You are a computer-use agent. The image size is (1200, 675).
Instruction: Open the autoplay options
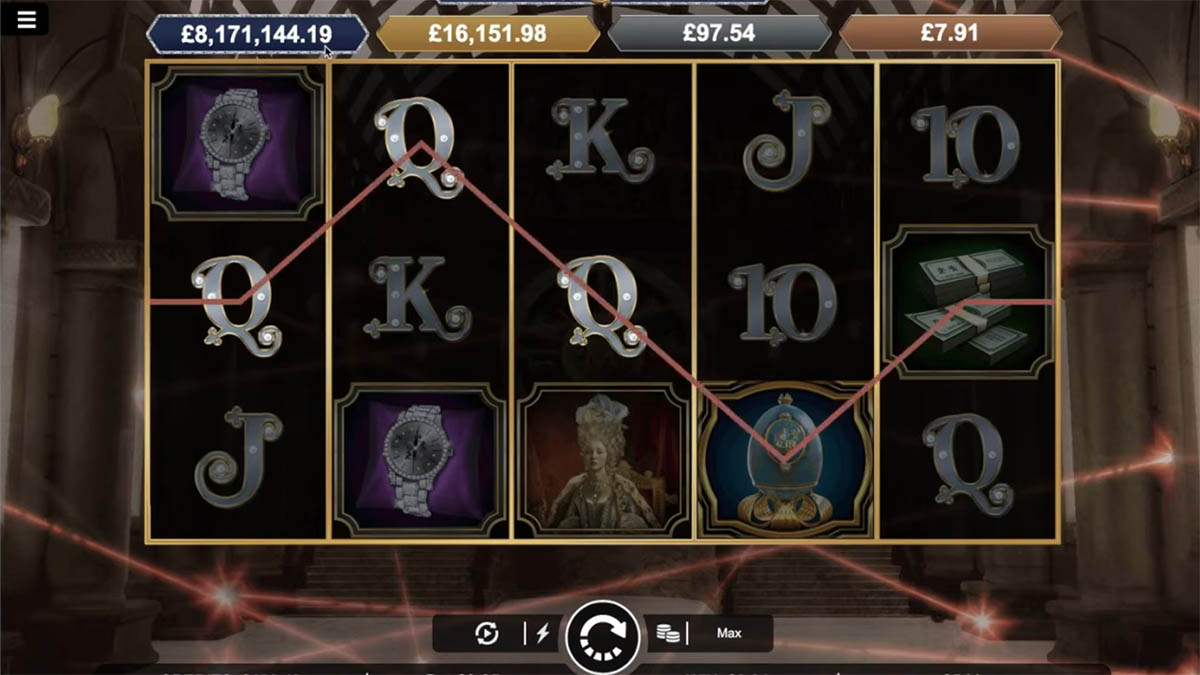(x=486, y=633)
